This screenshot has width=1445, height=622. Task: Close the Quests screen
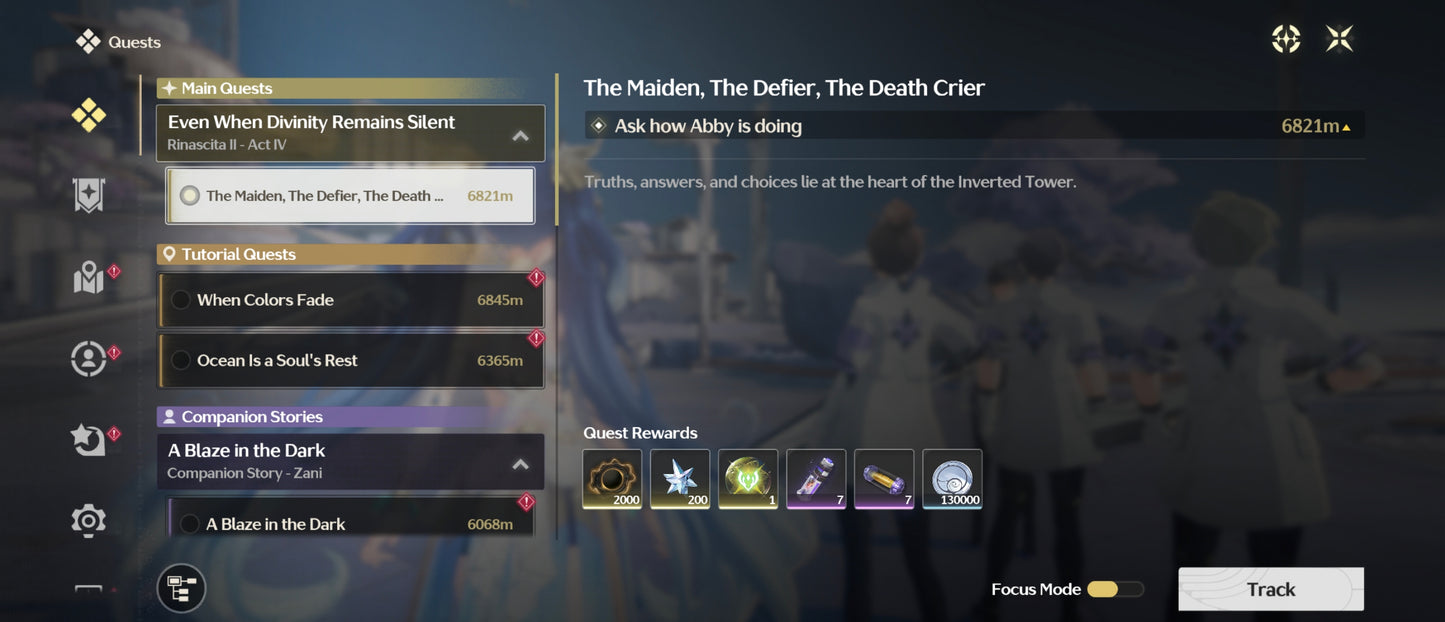tap(1339, 39)
